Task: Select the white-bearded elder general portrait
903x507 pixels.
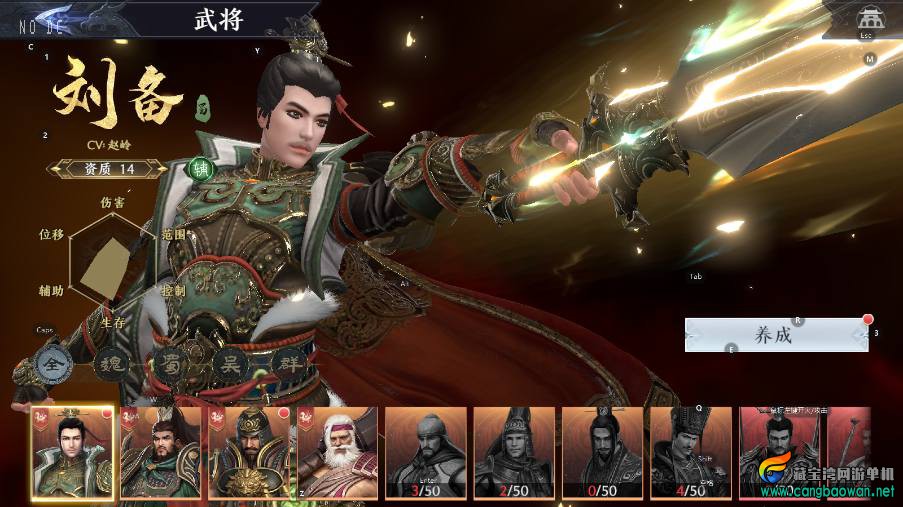Action: 337,452
